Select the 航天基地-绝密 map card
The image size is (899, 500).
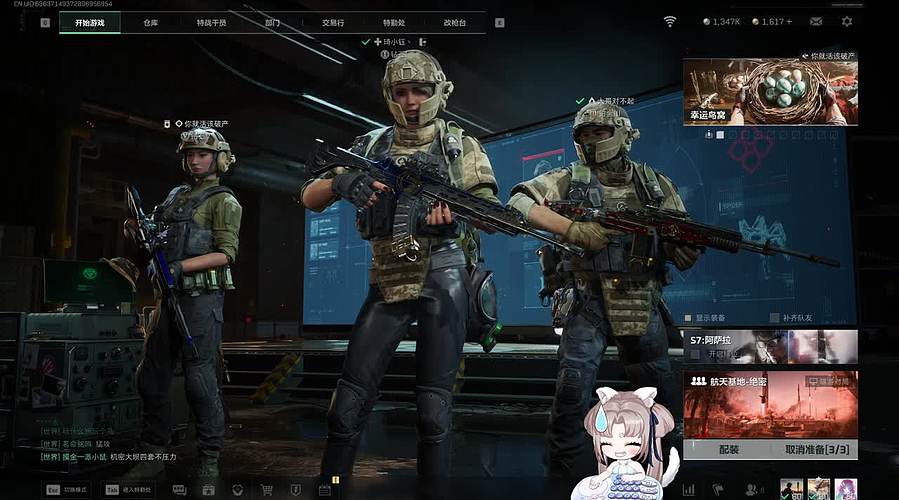770,404
